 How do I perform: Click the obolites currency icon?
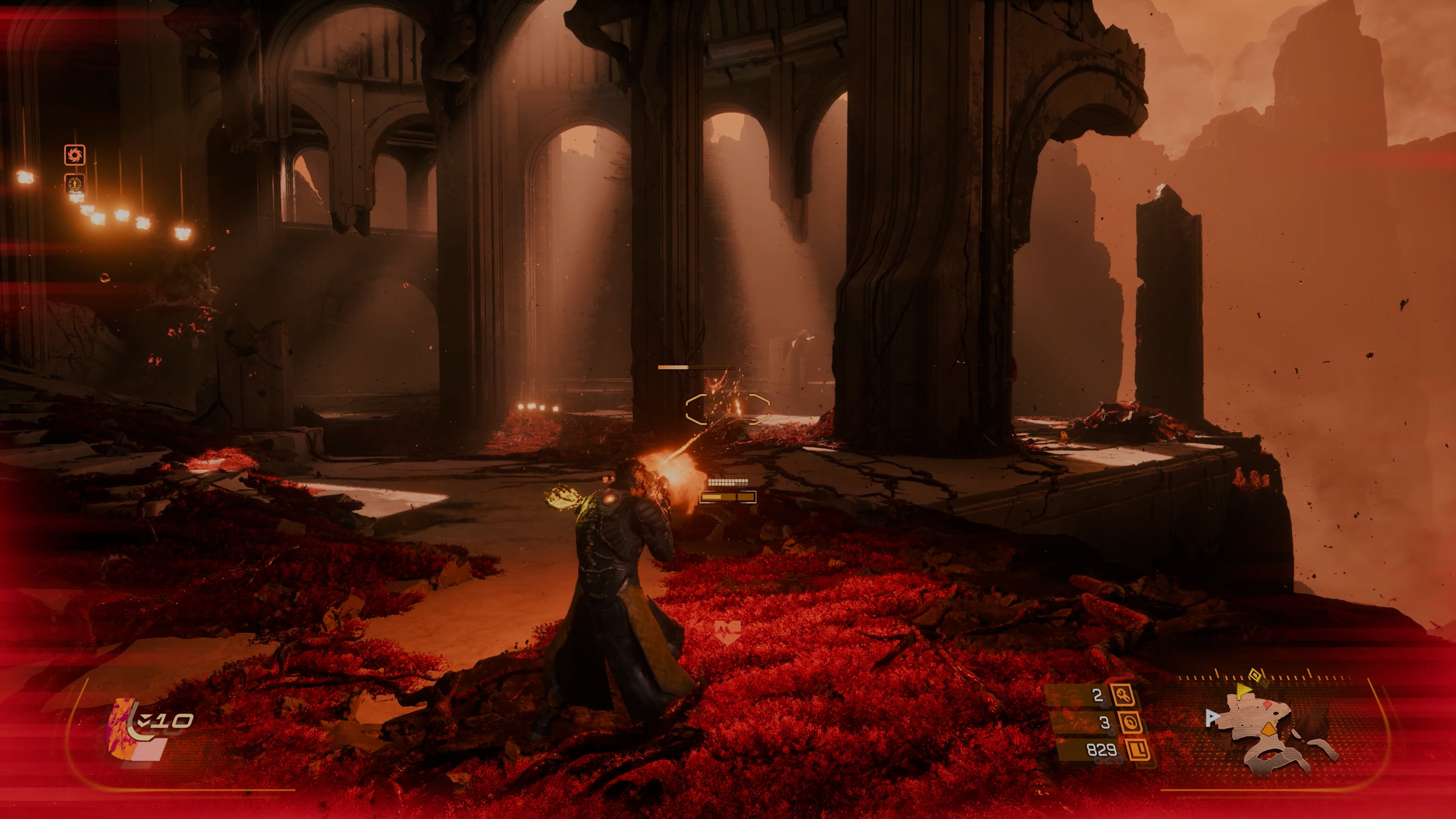[x=1138, y=750]
